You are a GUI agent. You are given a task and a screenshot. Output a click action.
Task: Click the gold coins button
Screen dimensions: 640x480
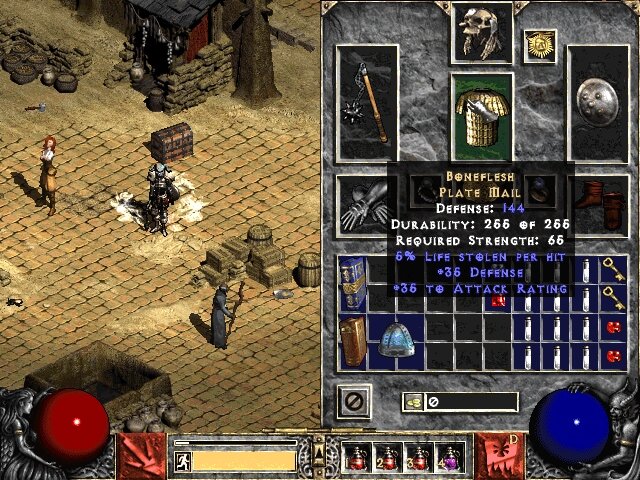coord(411,402)
